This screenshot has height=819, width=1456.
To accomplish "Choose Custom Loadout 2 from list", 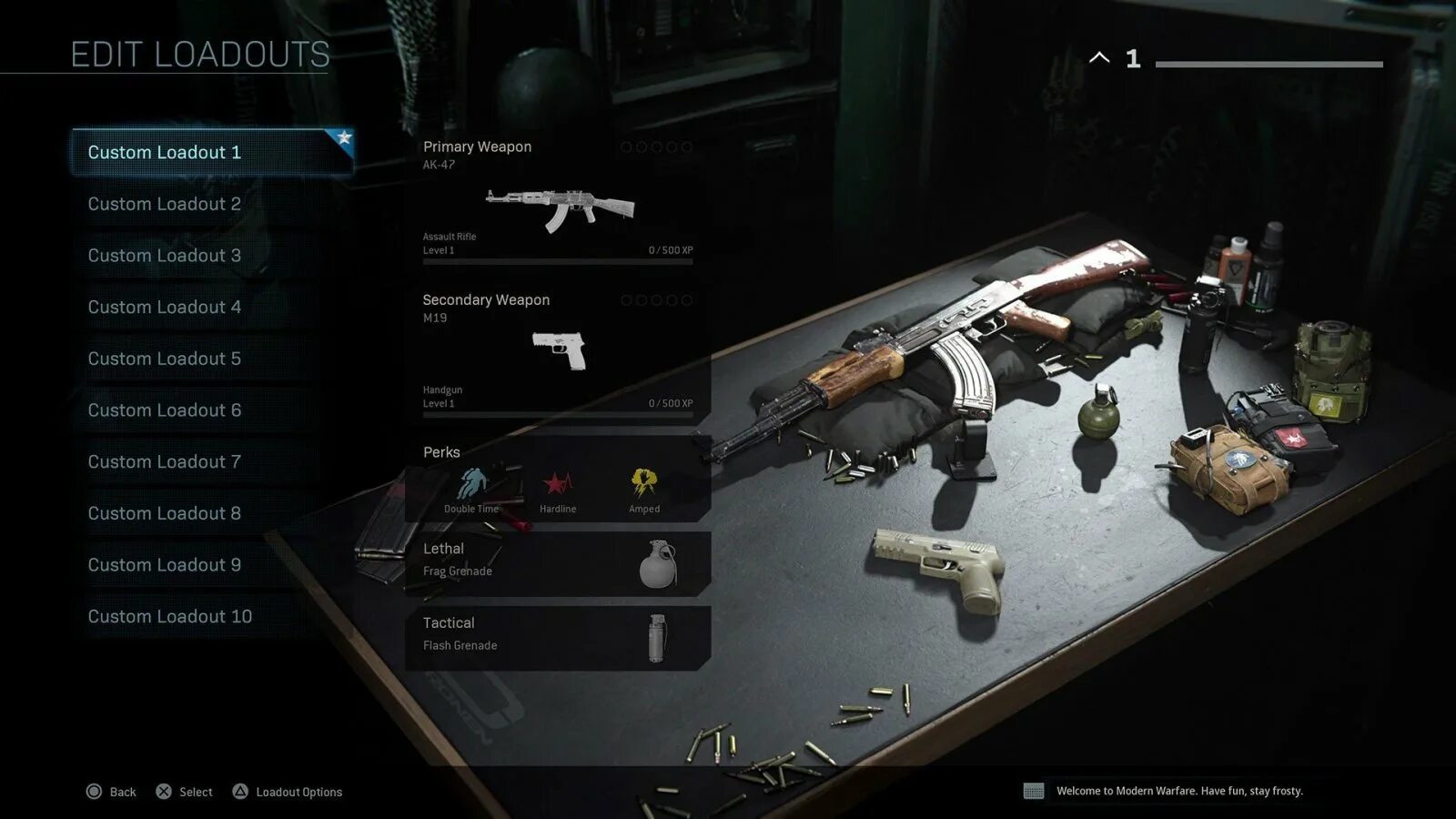I will (165, 204).
